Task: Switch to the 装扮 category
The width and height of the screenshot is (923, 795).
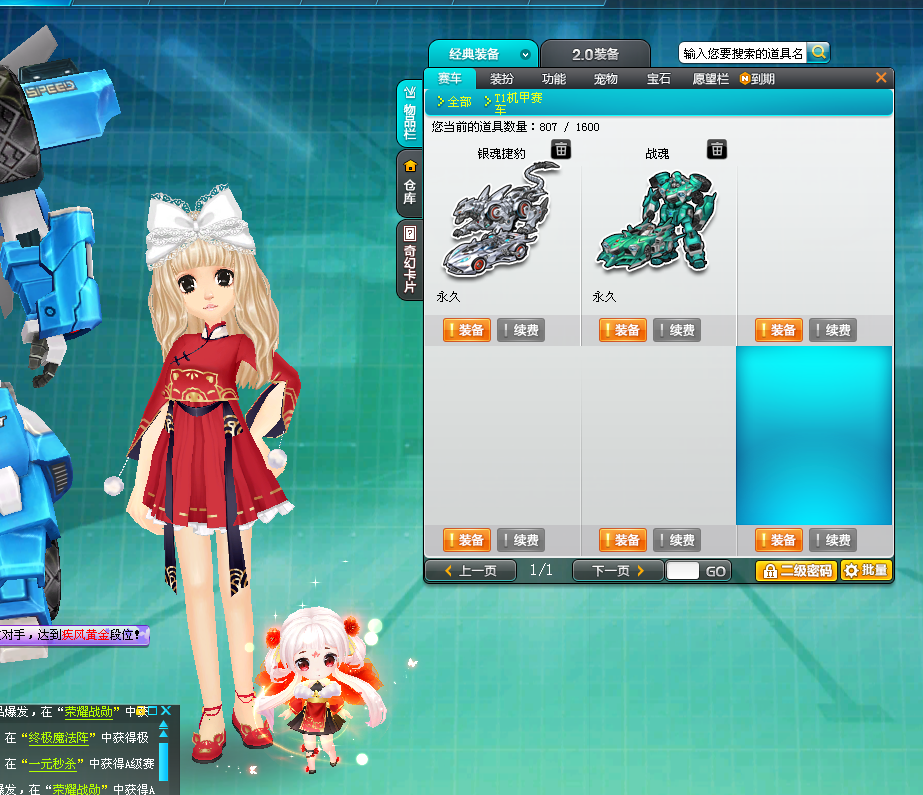Action: [x=501, y=79]
